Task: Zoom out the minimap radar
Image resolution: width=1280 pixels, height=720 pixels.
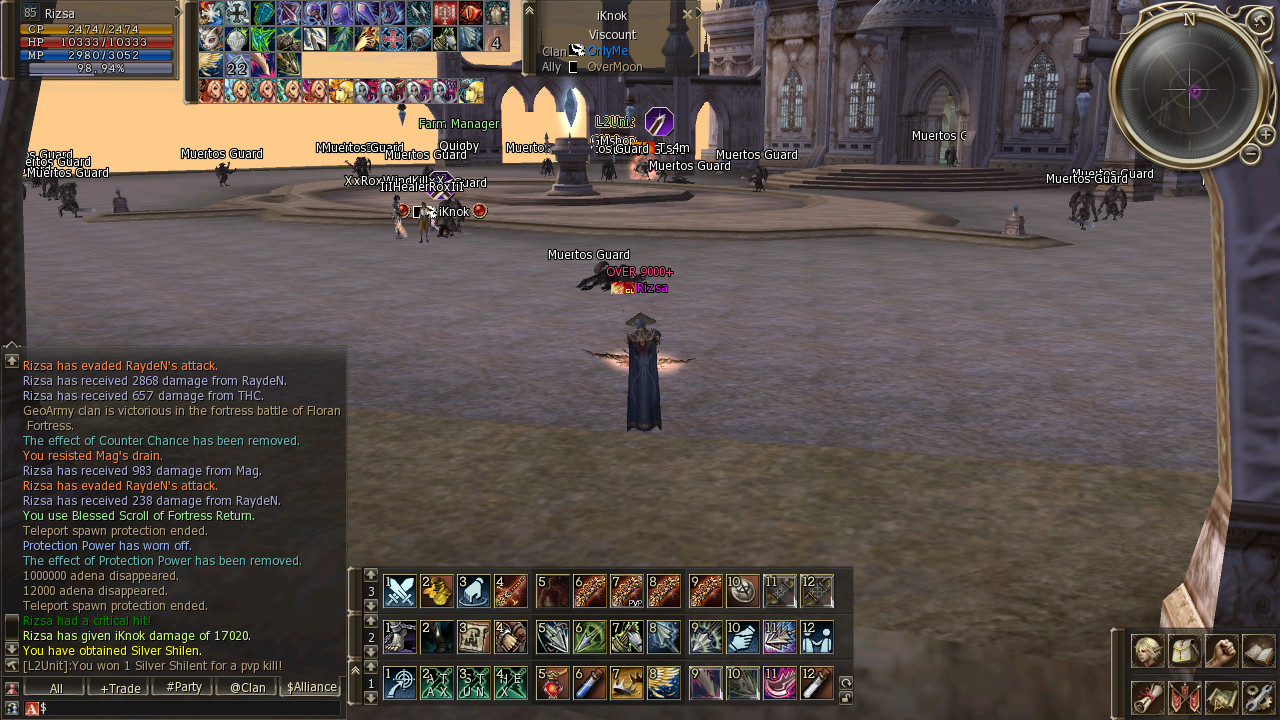Action: click(x=1250, y=153)
